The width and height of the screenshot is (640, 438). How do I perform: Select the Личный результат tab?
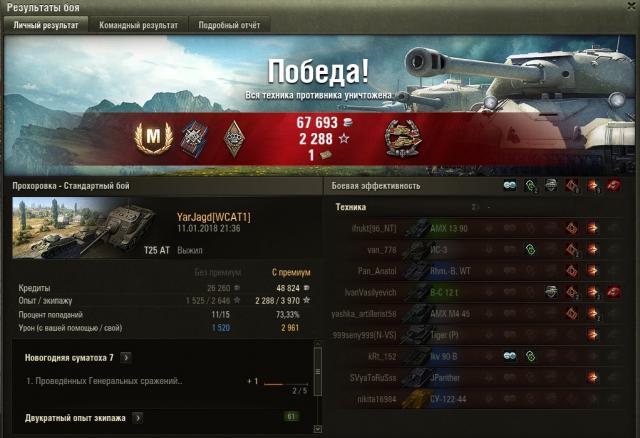[44, 25]
